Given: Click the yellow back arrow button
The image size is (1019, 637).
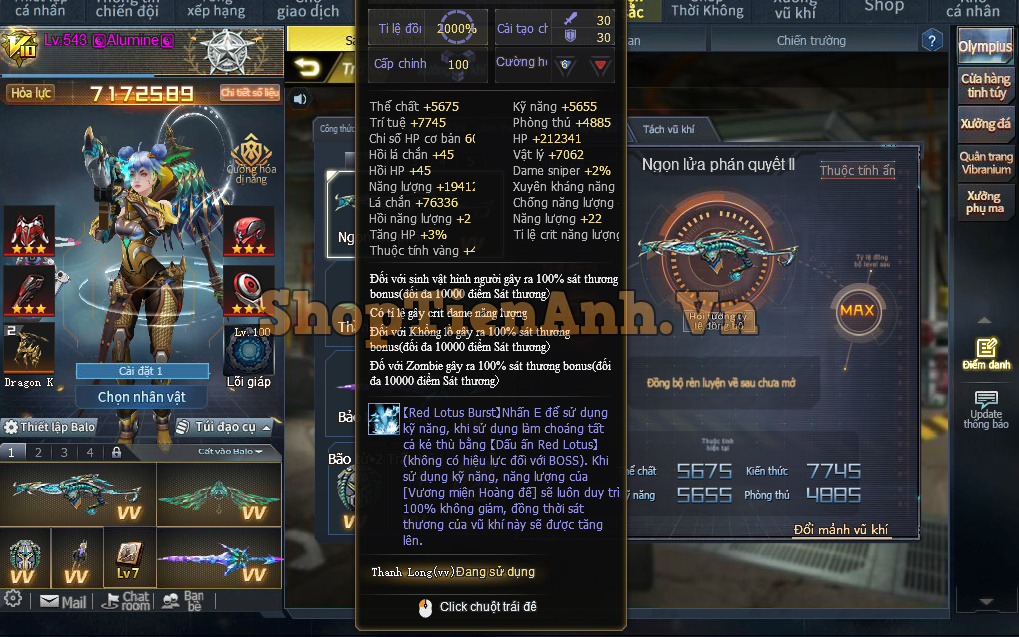Looking at the screenshot, I should click(308, 68).
